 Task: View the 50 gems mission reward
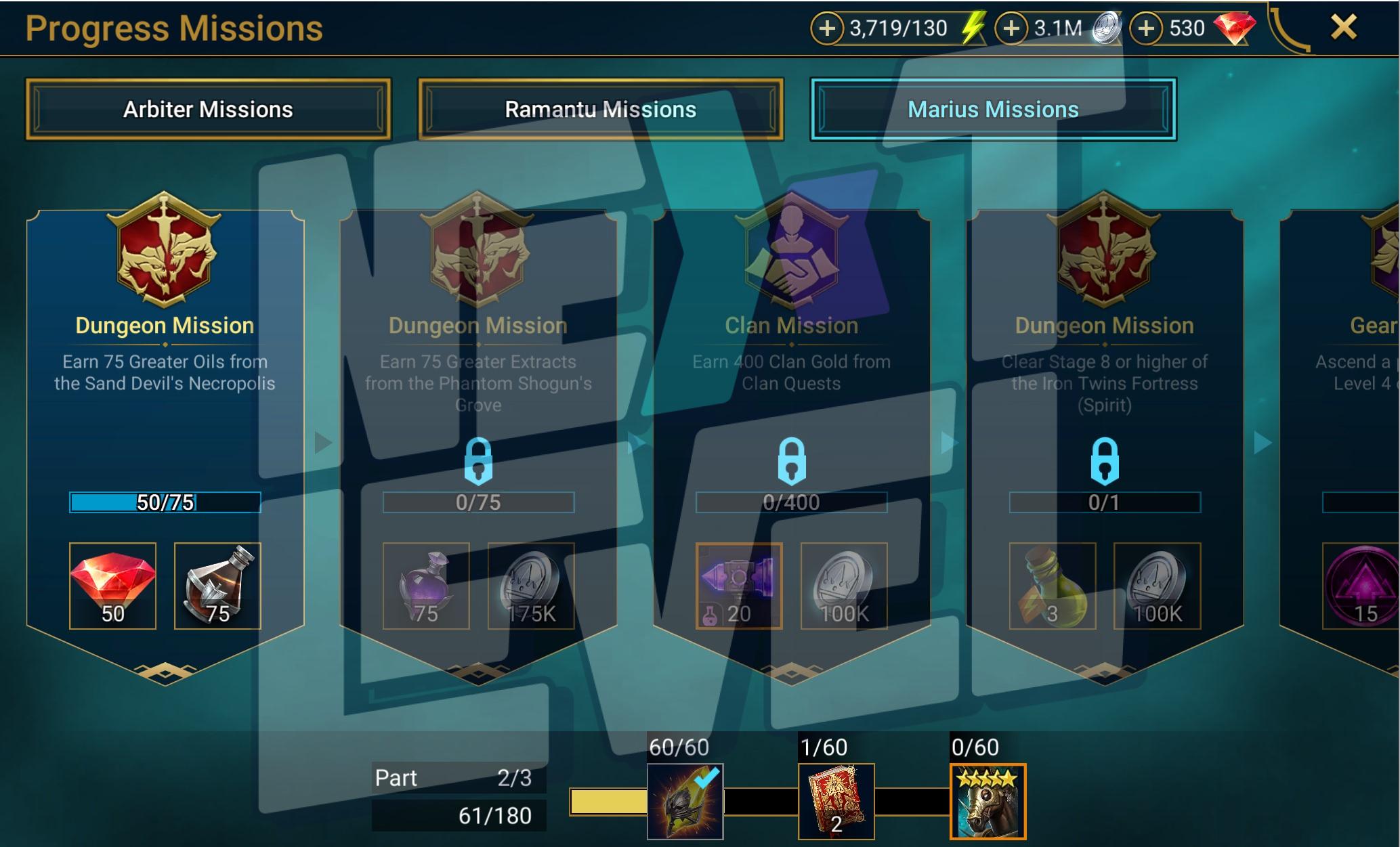tap(112, 586)
